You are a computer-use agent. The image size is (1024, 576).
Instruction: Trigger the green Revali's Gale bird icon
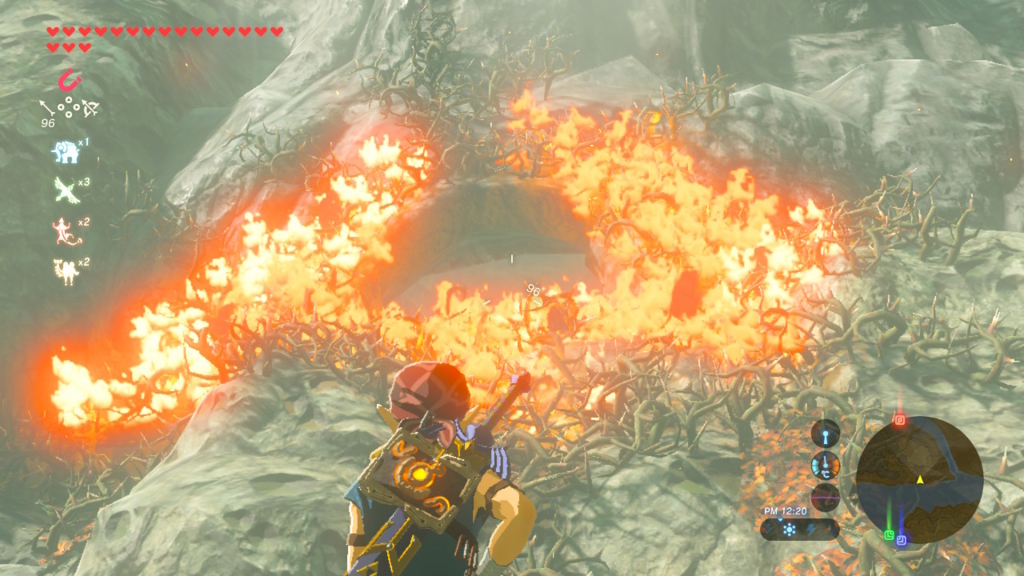65,189
